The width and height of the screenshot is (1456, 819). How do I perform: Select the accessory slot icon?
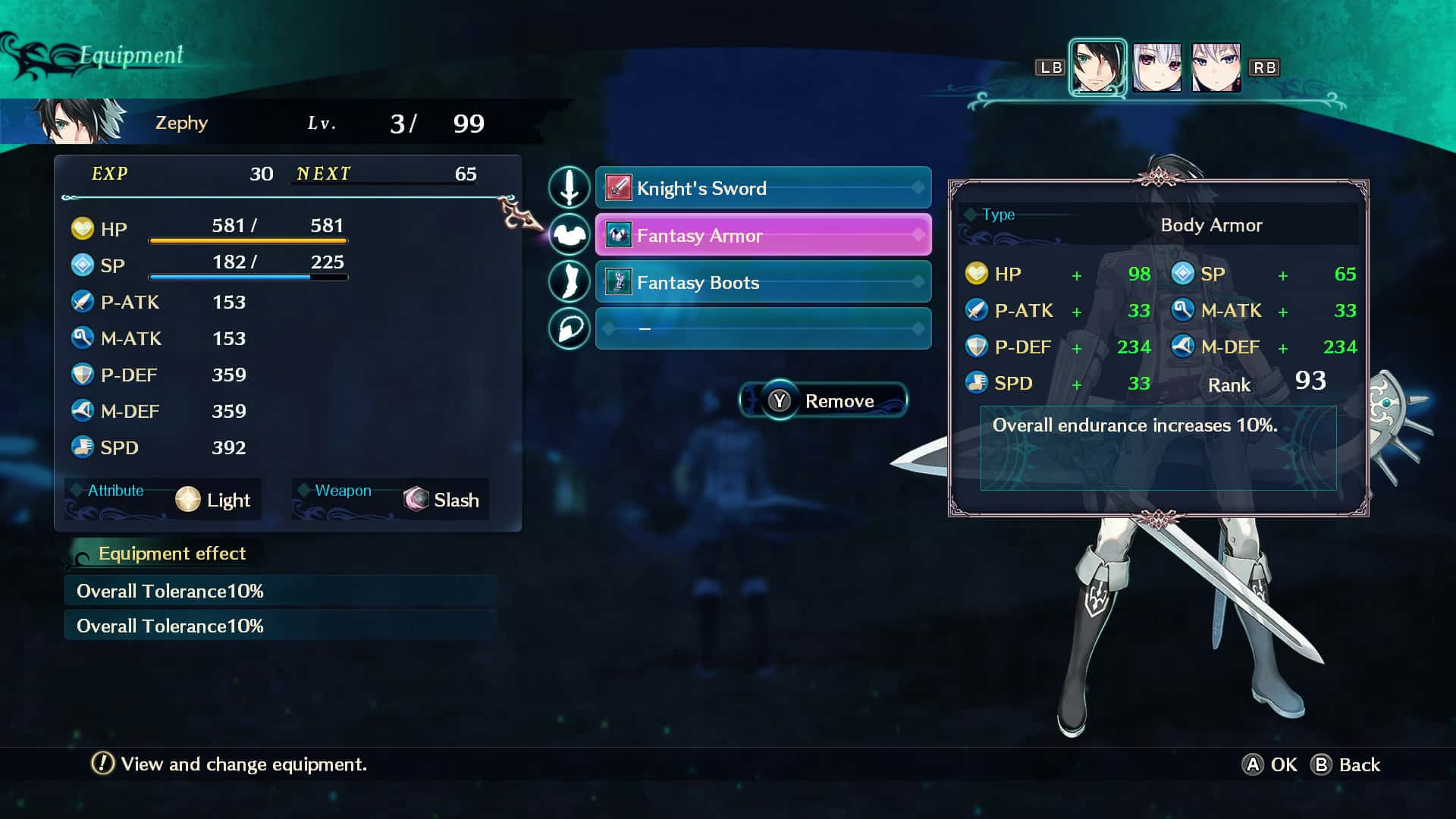tap(570, 328)
